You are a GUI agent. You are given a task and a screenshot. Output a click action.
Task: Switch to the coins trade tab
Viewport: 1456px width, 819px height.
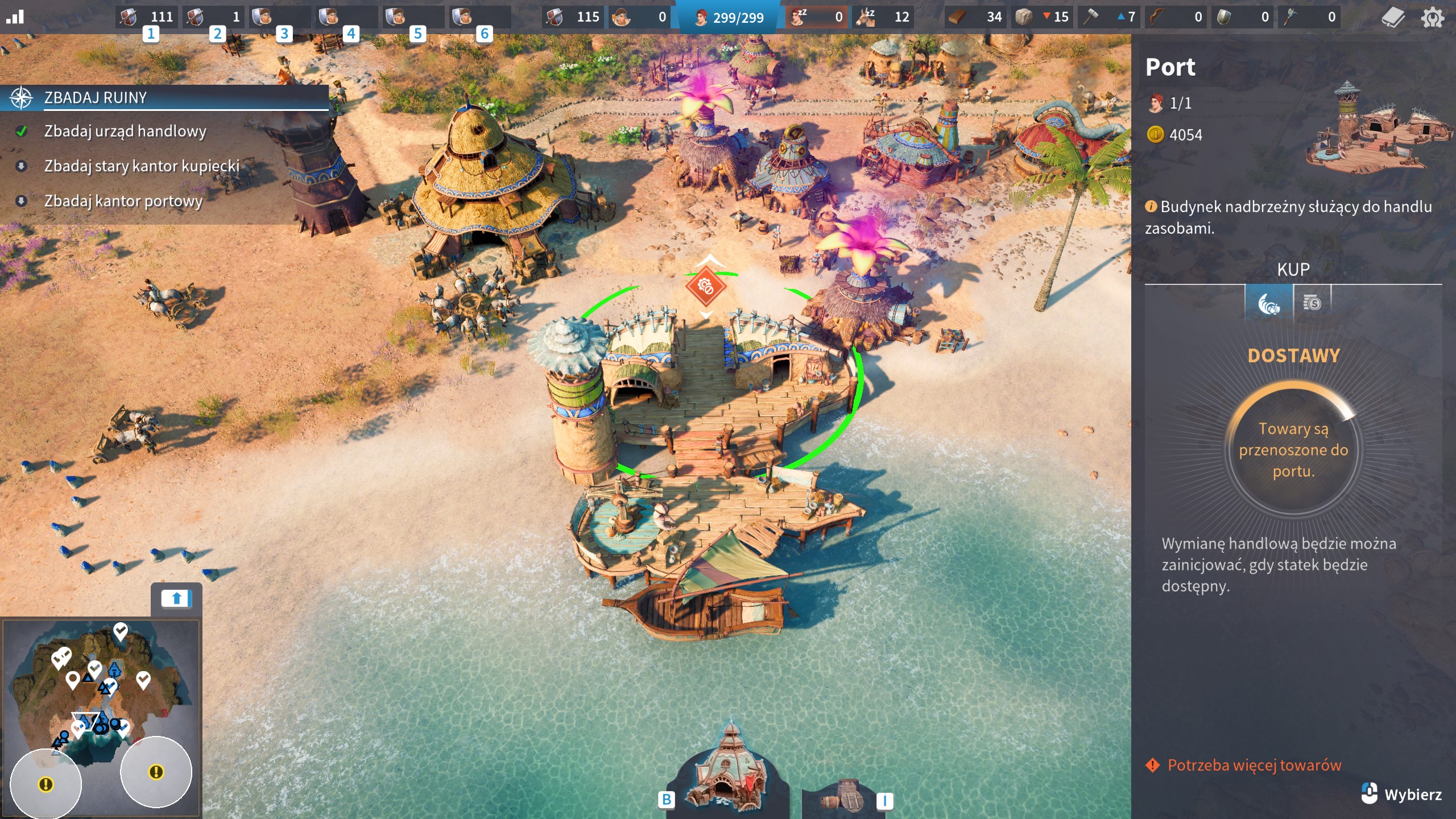(x=1312, y=303)
